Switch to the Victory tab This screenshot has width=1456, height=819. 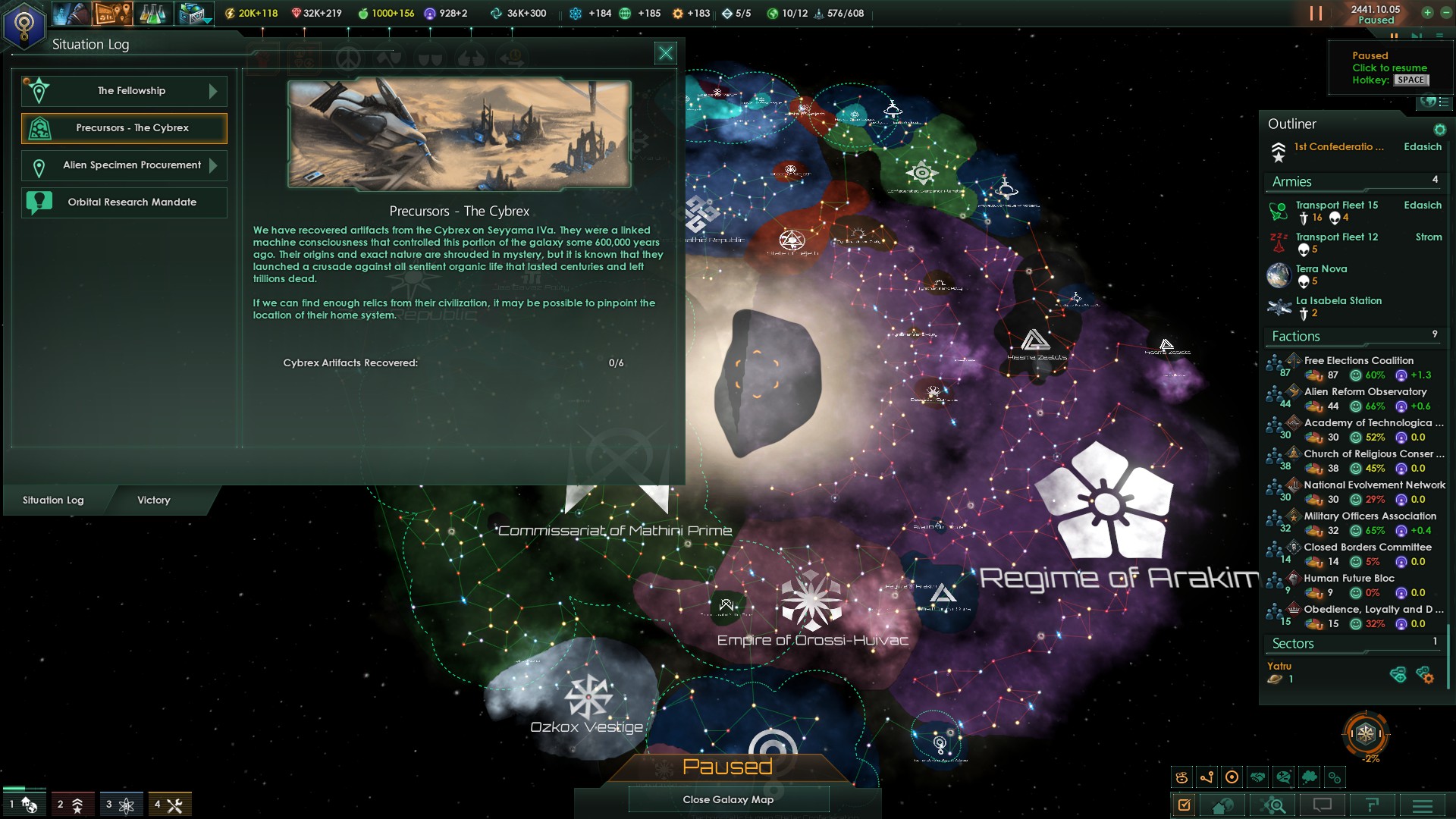(x=153, y=500)
